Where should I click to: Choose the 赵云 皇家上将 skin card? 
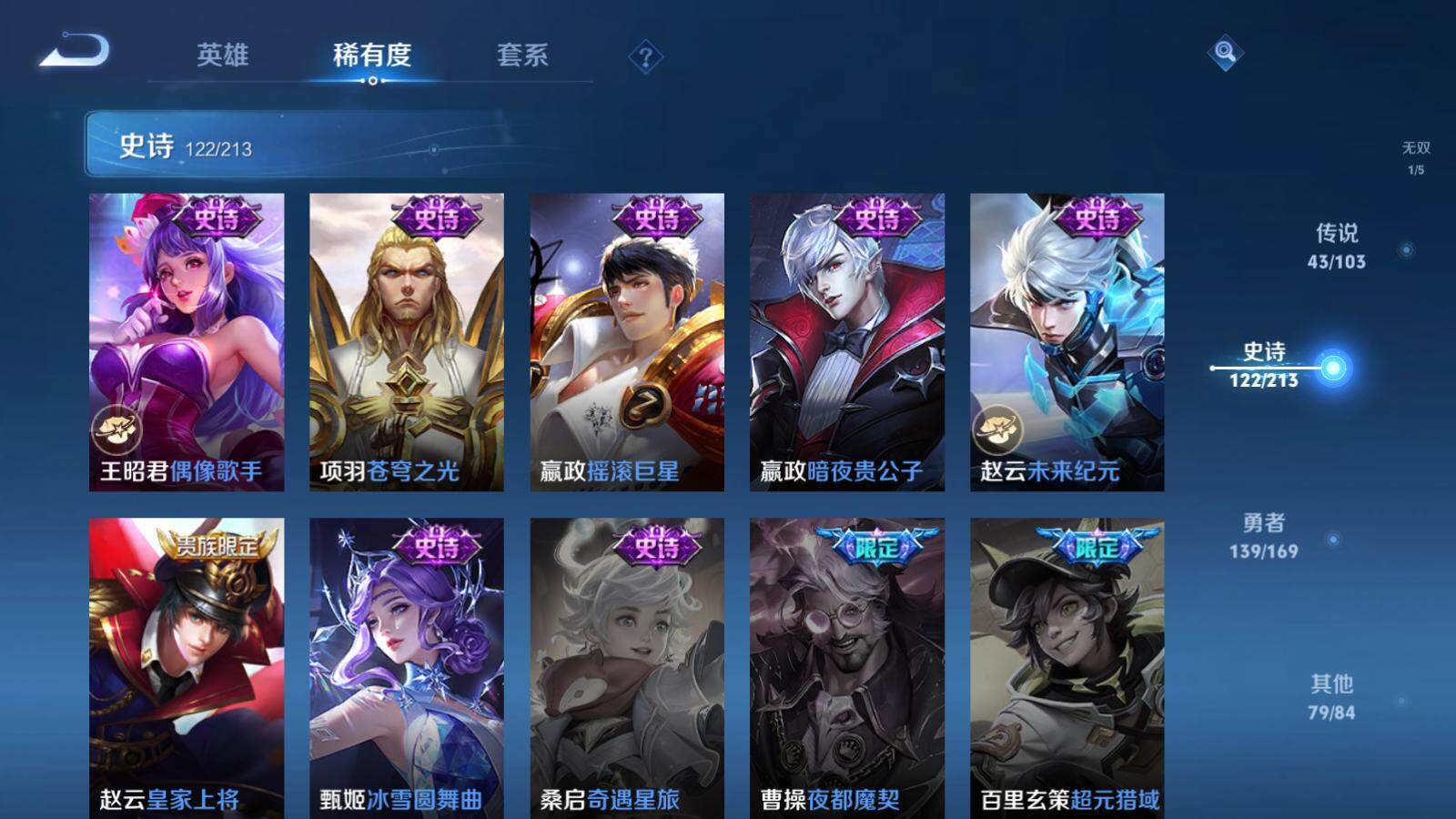(x=187, y=667)
